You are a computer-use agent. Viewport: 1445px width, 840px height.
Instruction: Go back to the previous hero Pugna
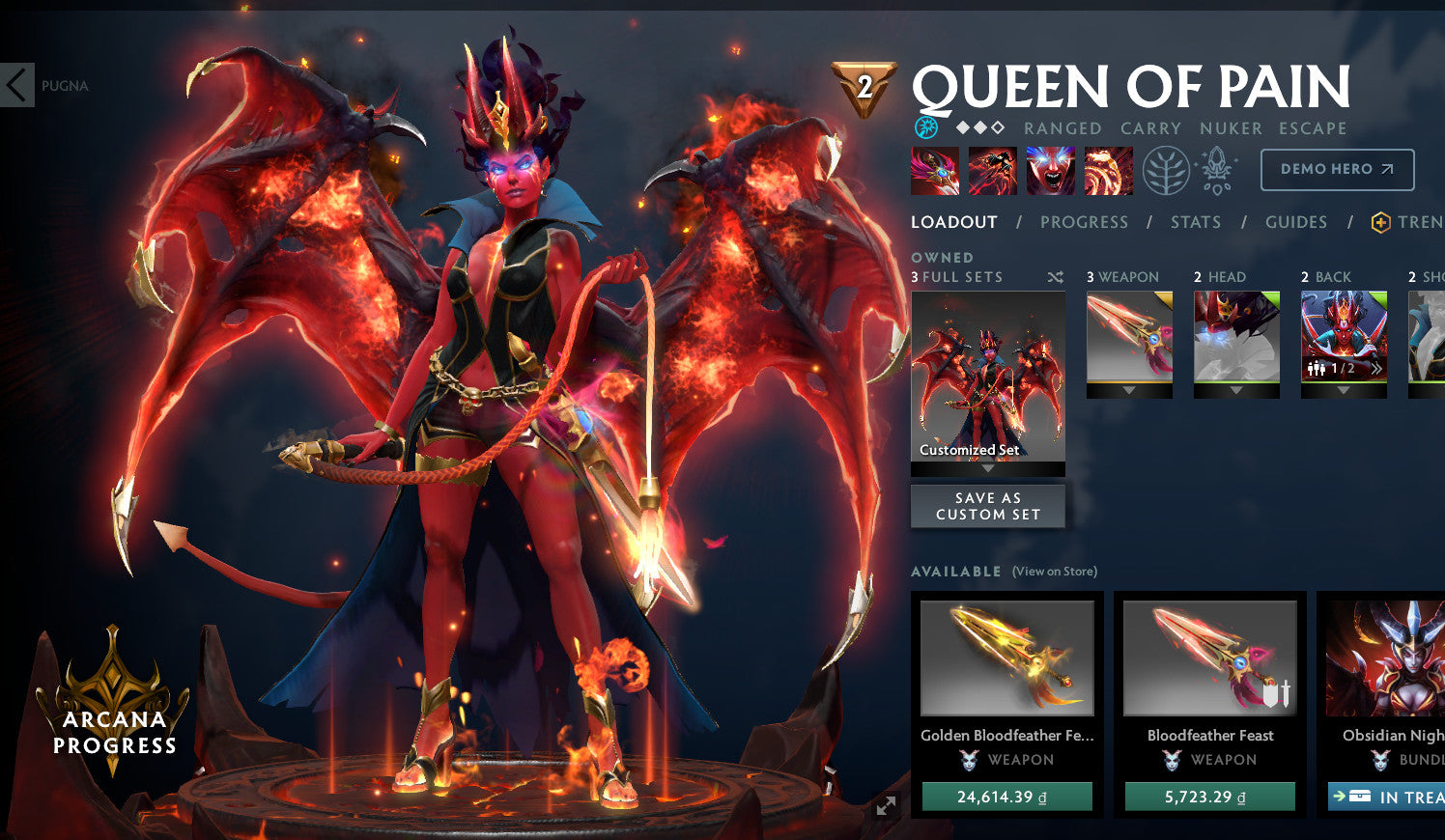pos(18,85)
